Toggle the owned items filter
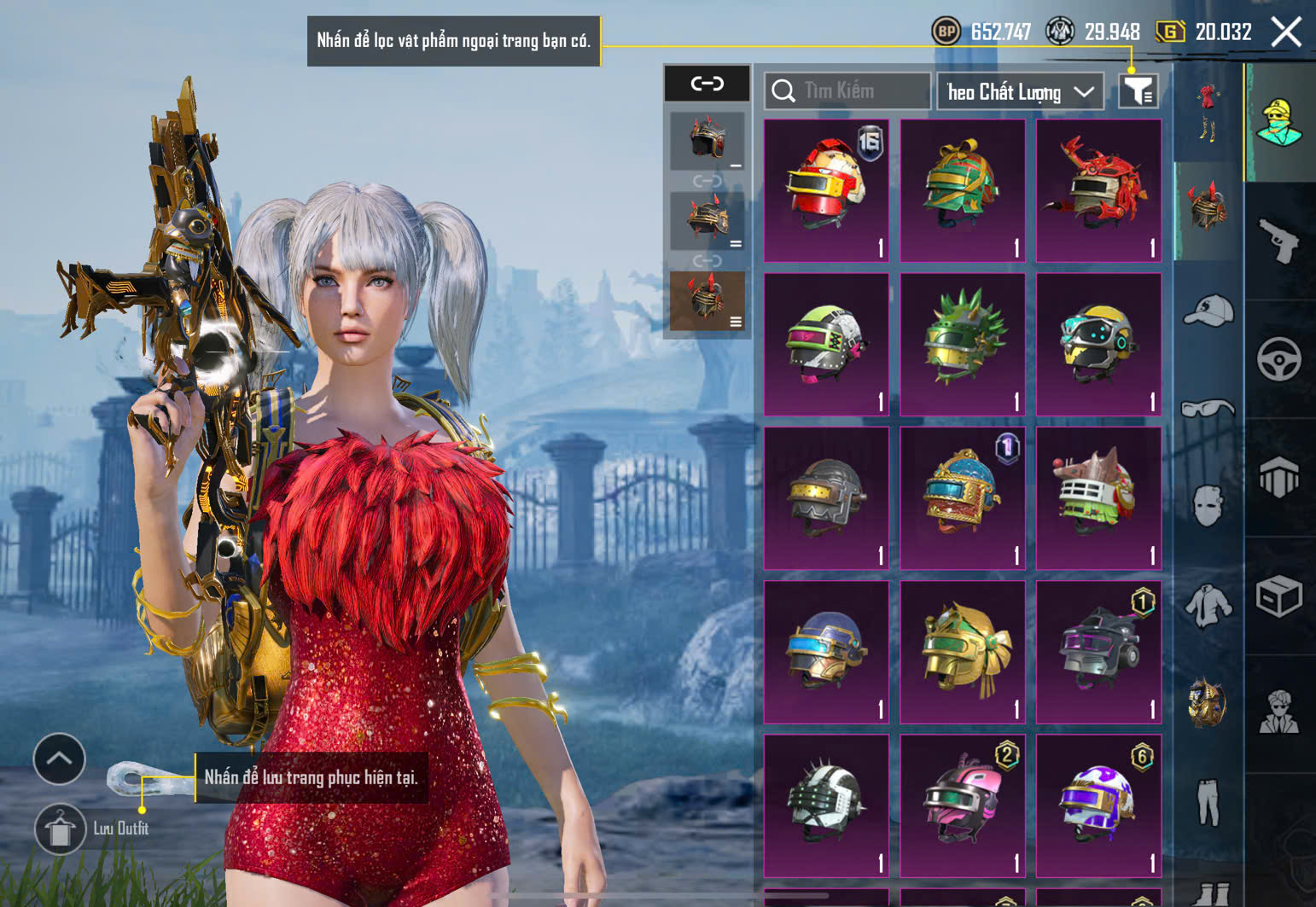This screenshot has height=907, width=1316. 1138,90
